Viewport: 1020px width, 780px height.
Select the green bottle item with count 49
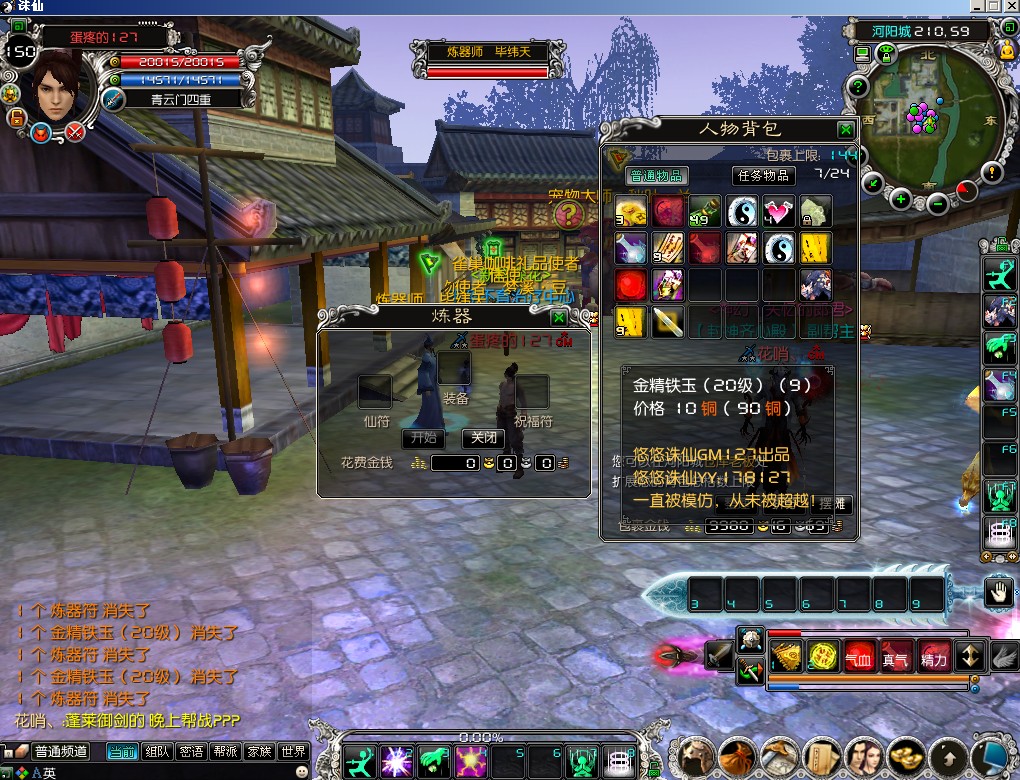coord(705,211)
